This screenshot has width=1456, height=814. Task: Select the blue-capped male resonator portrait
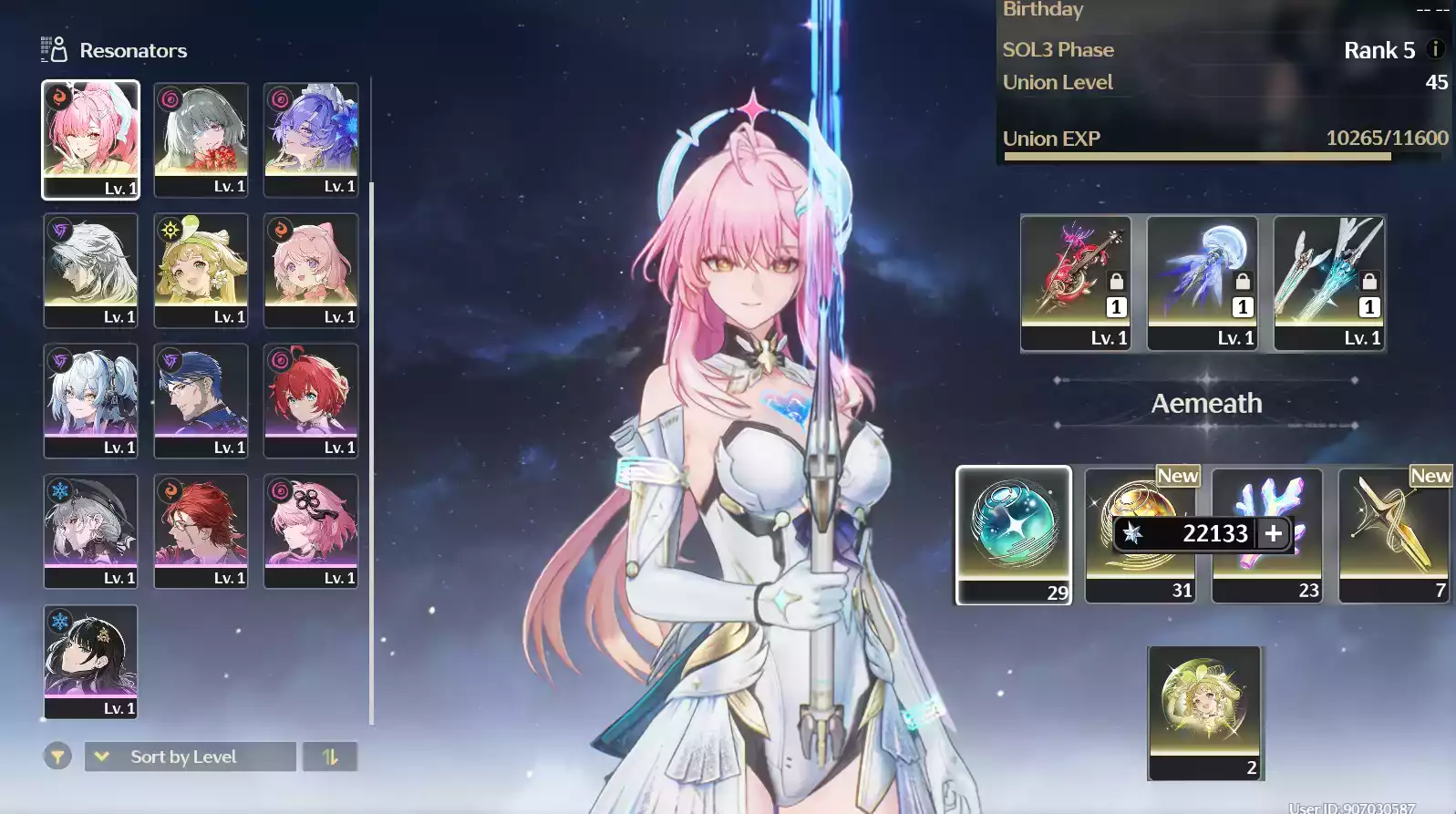tap(201, 400)
